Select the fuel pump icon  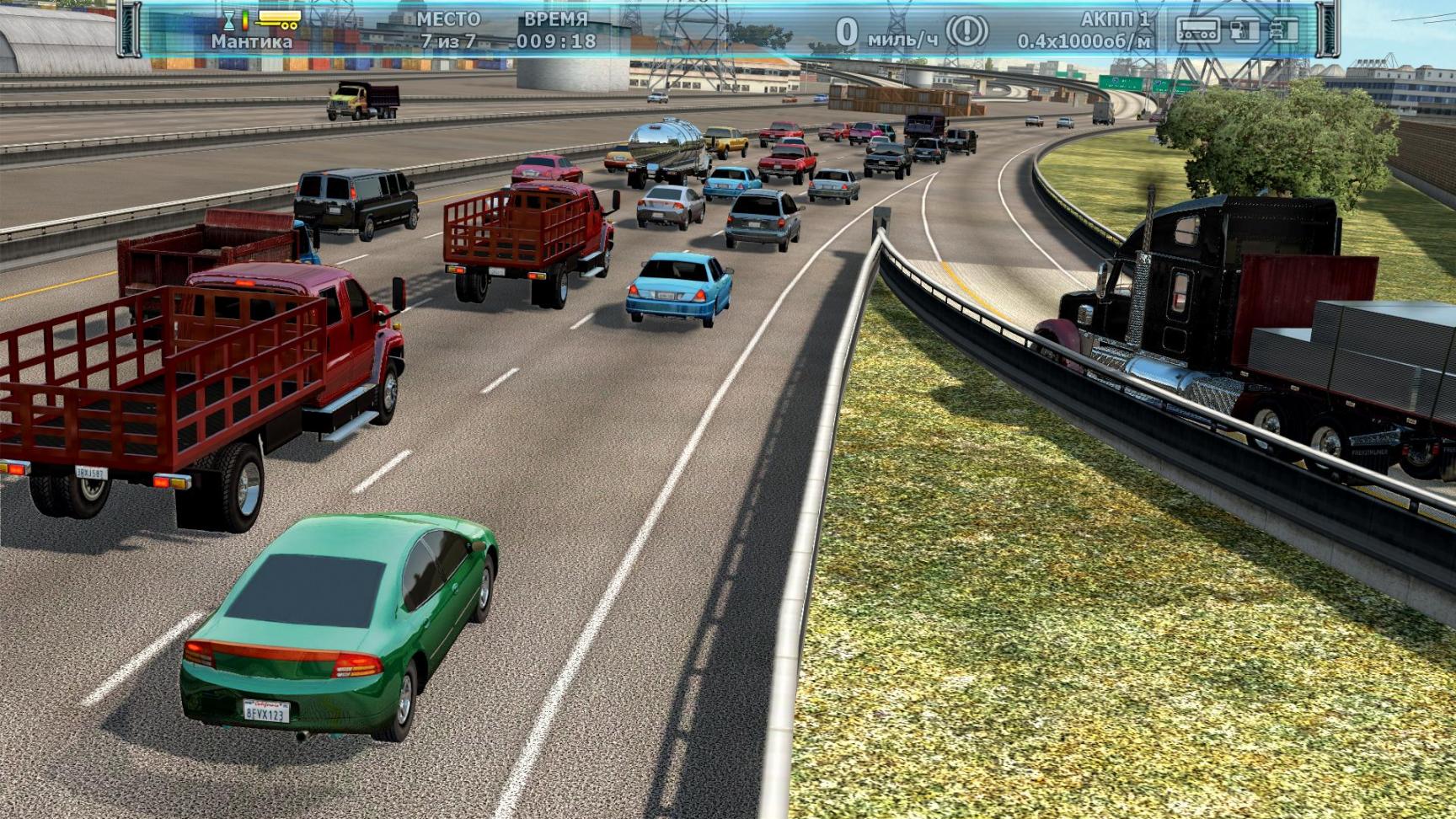[1244, 31]
